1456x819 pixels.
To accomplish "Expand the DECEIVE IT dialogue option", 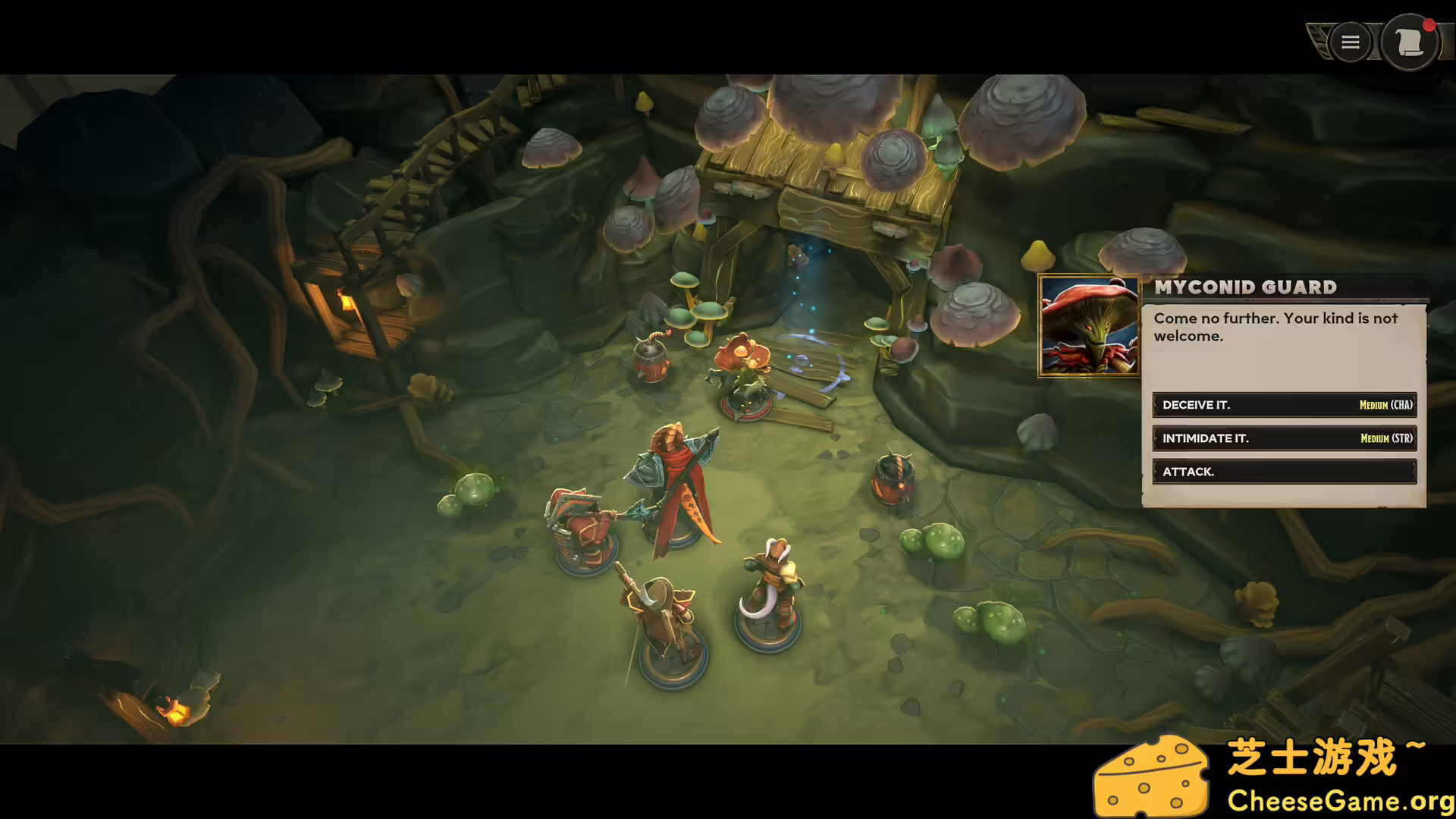I will [x=1285, y=404].
